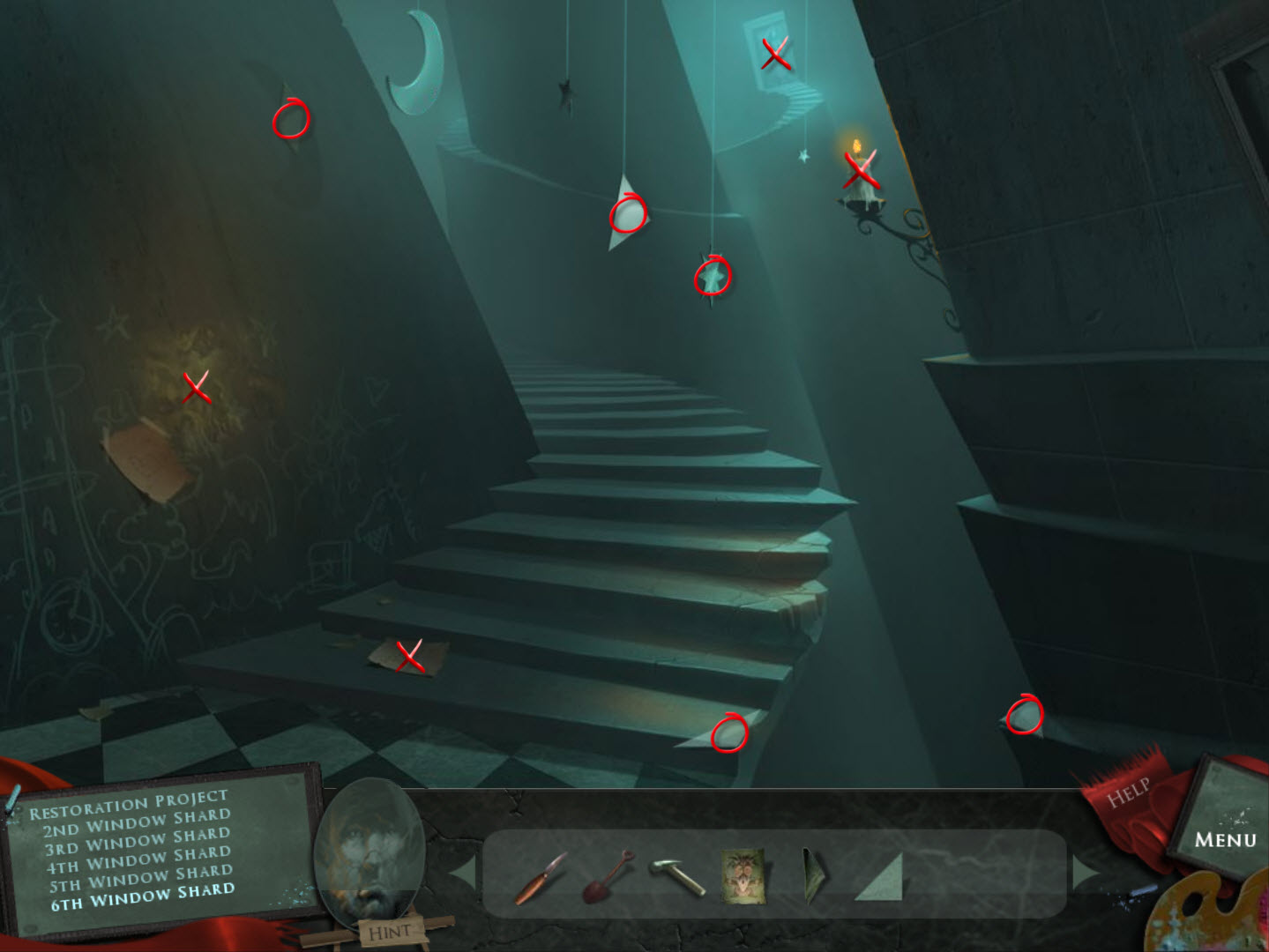This screenshot has width=1269, height=952.
Task: Select the portrait picture inventory item
Action: 743,876
